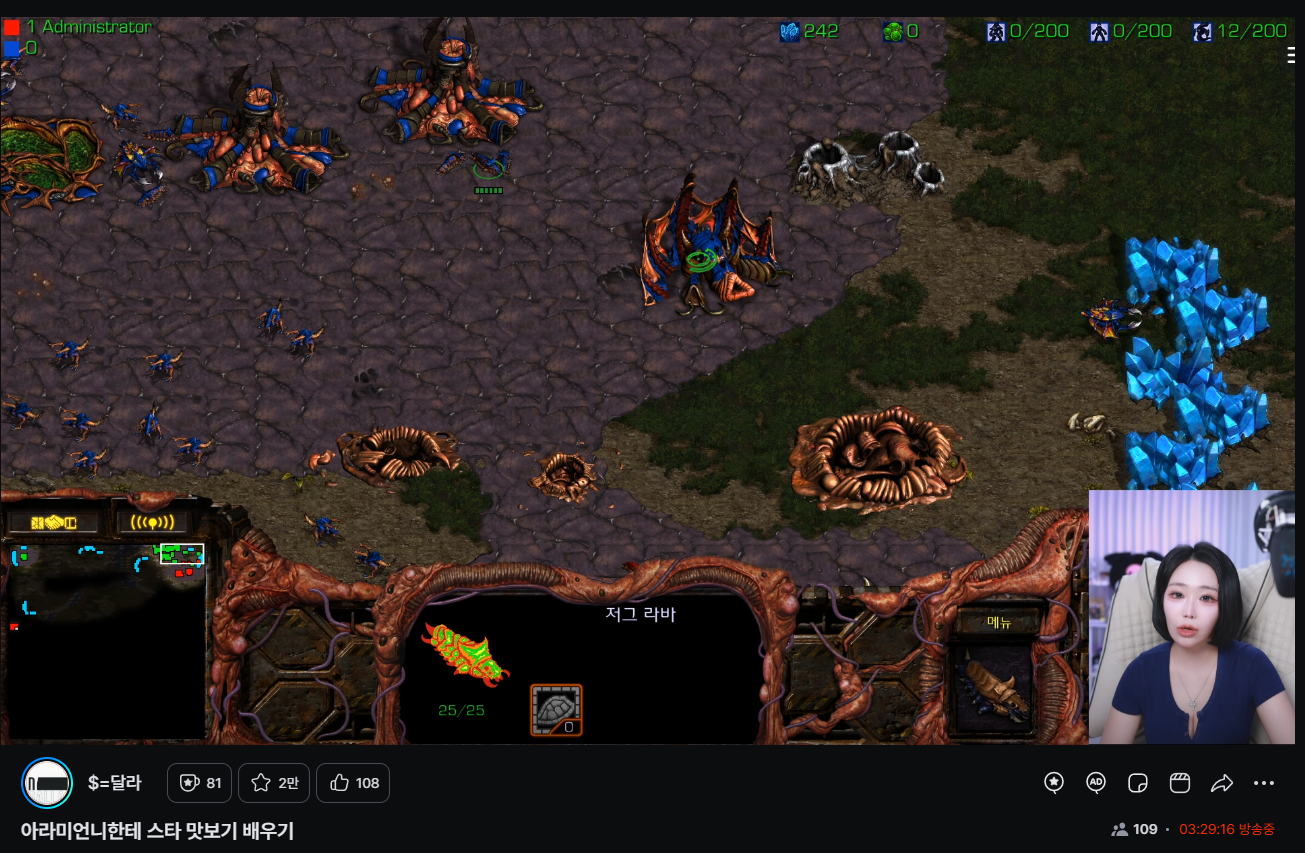Image resolution: width=1305 pixels, height=853 pixels.
Task: Open the 메뉴 game menu button
Action: pyautogui.click(x=1000, y=622)
